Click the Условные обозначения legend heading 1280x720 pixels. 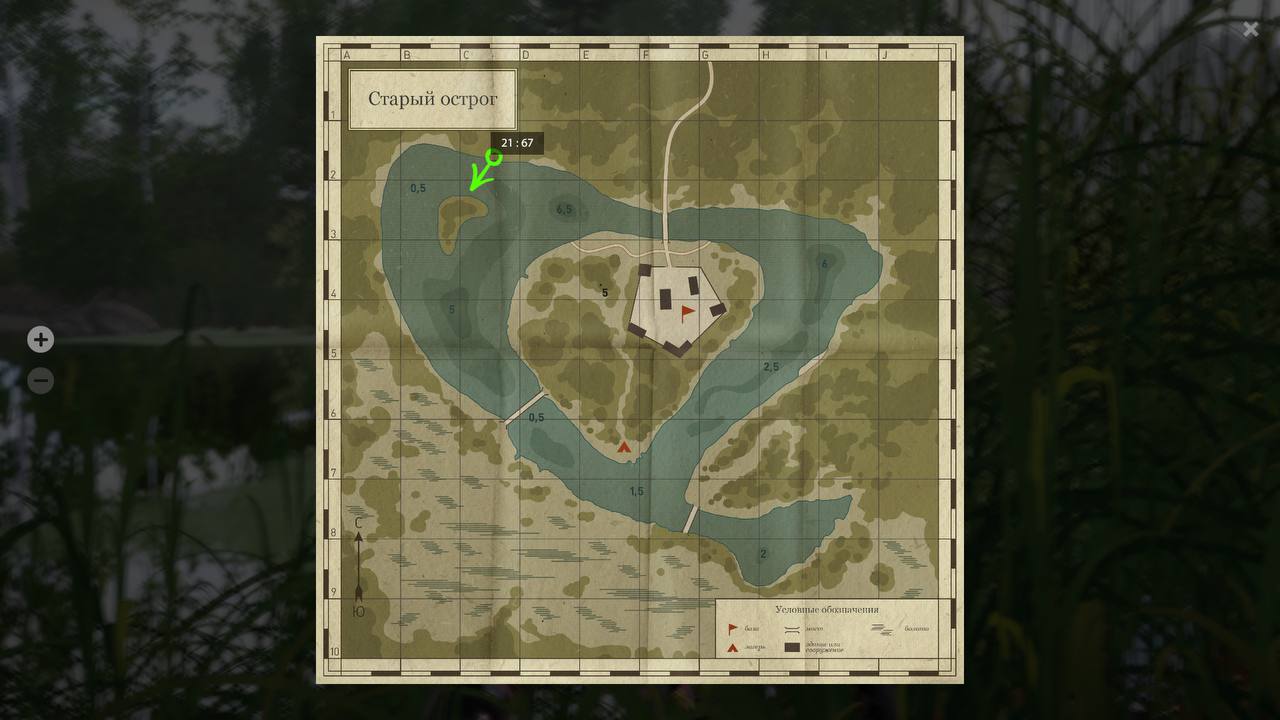click(x=828, y=609)
